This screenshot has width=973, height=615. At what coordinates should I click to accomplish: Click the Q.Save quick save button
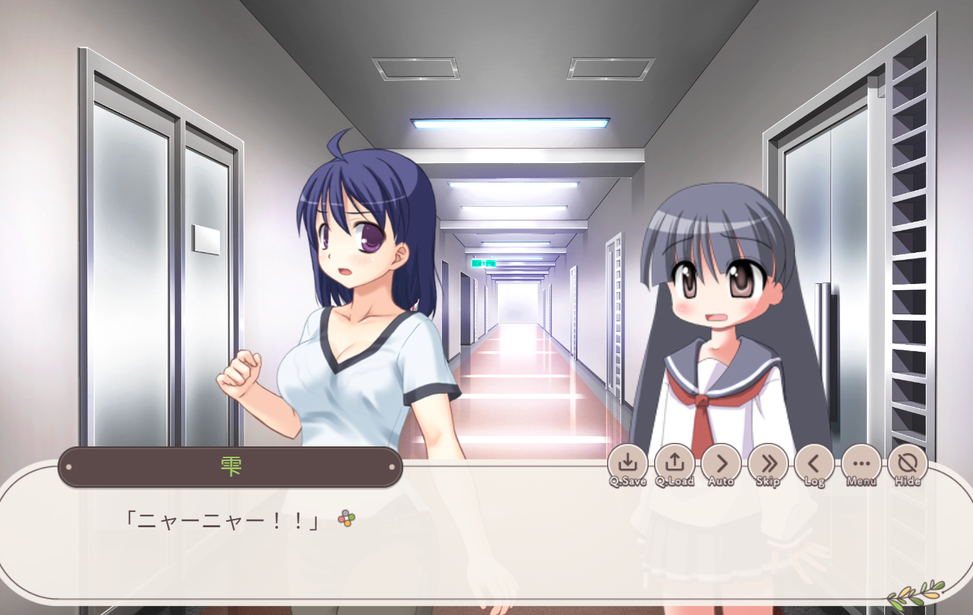click(627, 464)
